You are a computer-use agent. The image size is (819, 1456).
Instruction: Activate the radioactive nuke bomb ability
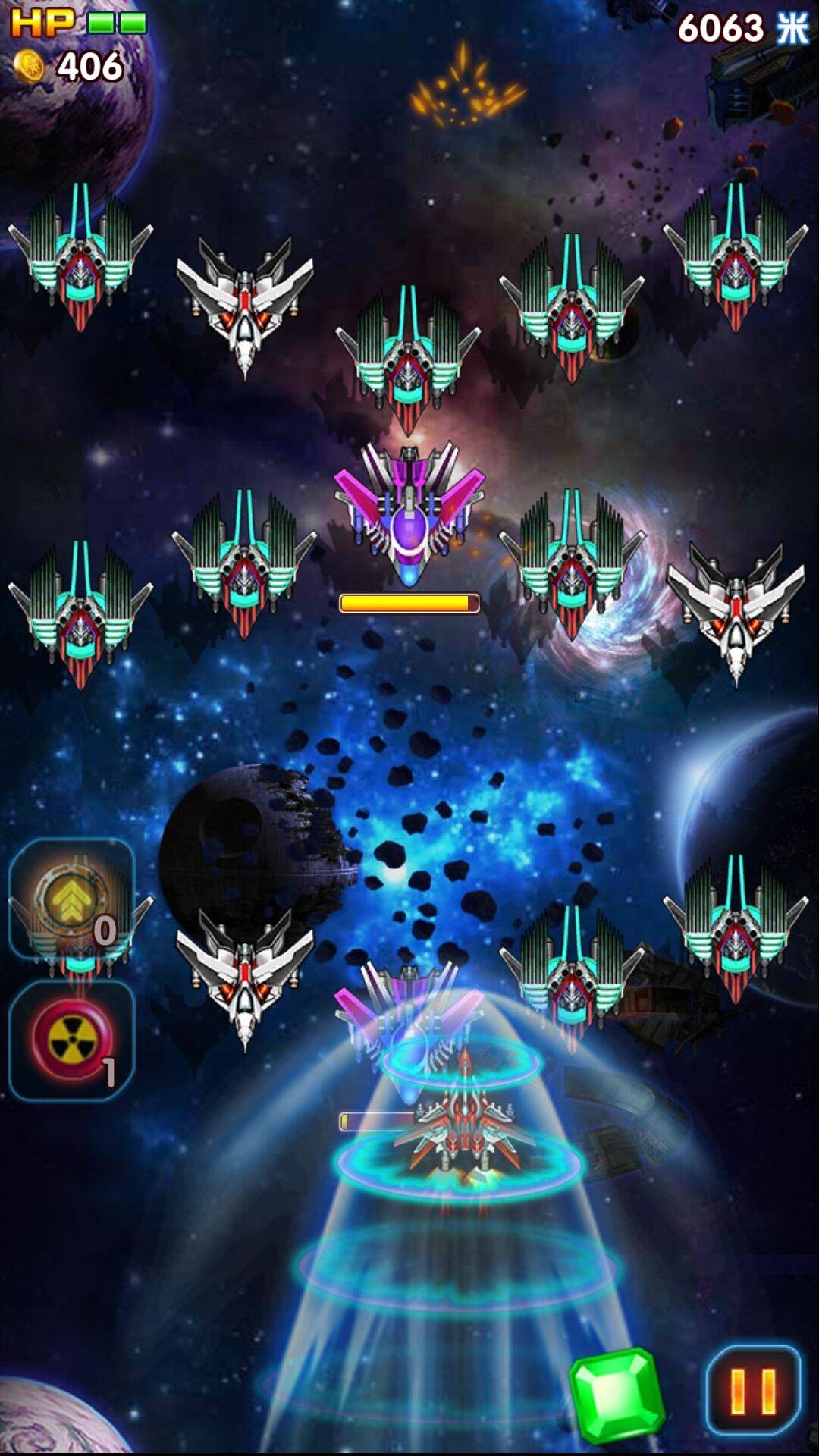[x=71, y=1040]
